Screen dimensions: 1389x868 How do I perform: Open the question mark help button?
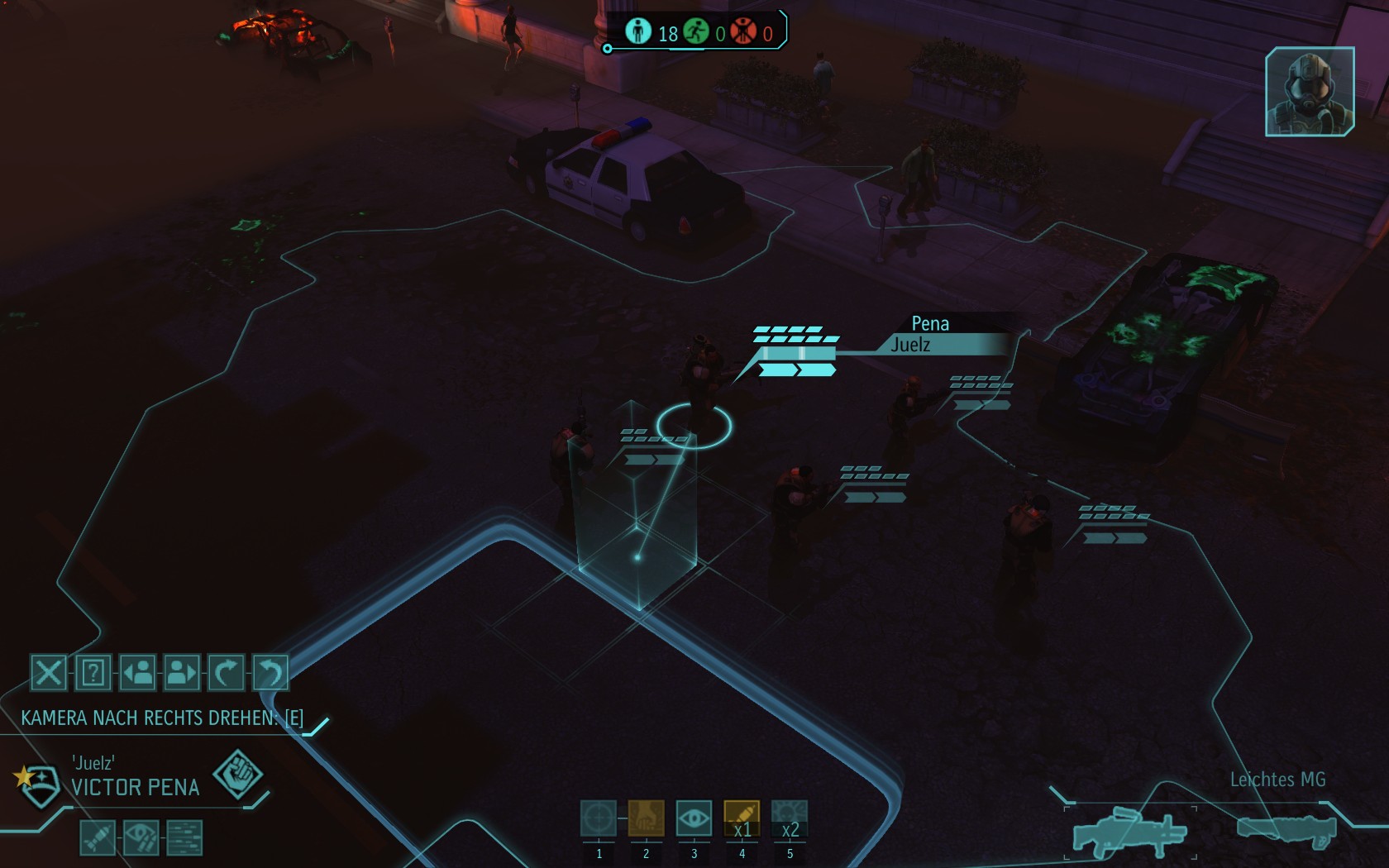tap(93, 673)
